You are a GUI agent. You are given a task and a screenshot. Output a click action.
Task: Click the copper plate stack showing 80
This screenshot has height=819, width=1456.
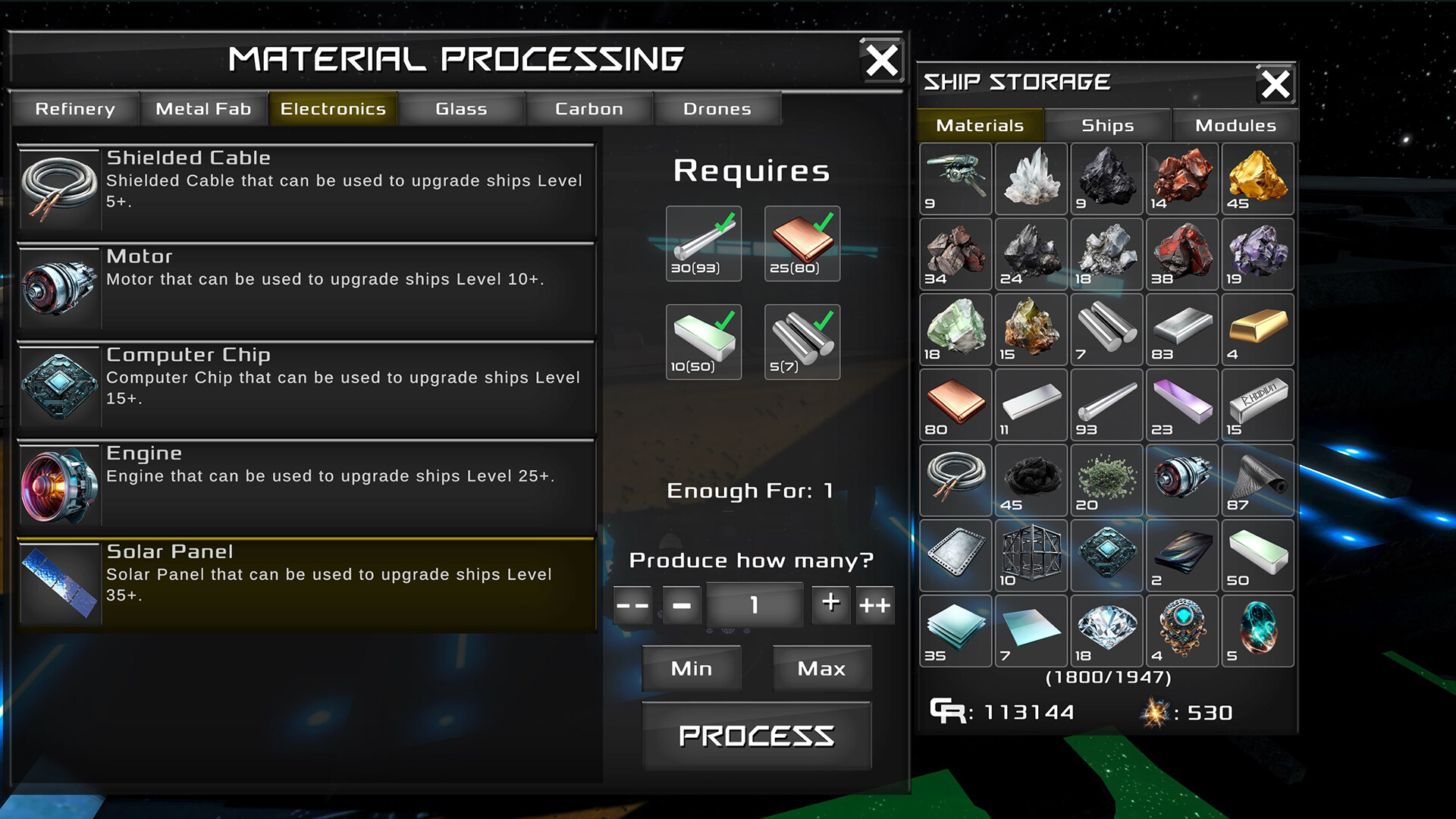(x=955, y=406)
